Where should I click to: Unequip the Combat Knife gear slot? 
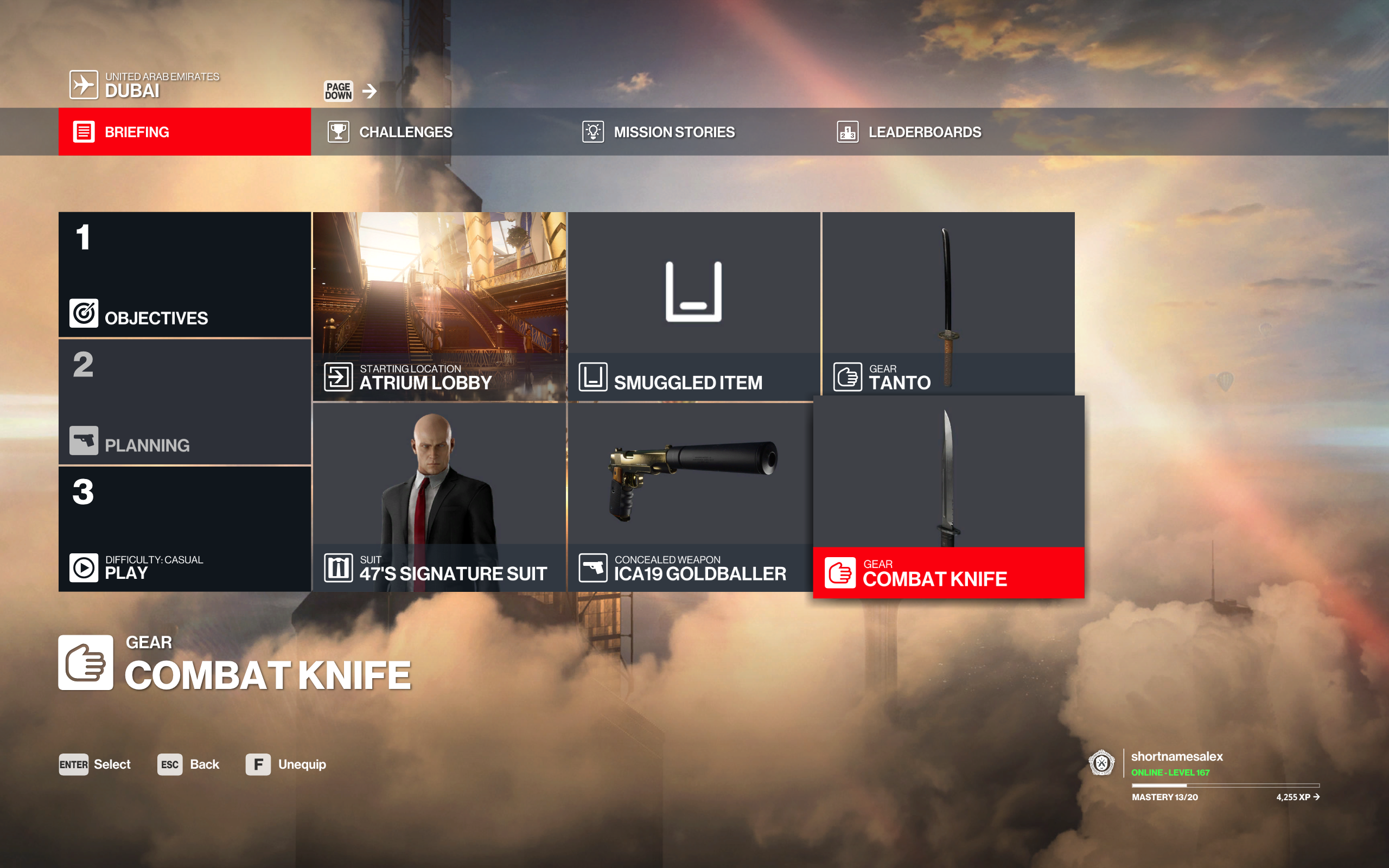click(258, 764)
